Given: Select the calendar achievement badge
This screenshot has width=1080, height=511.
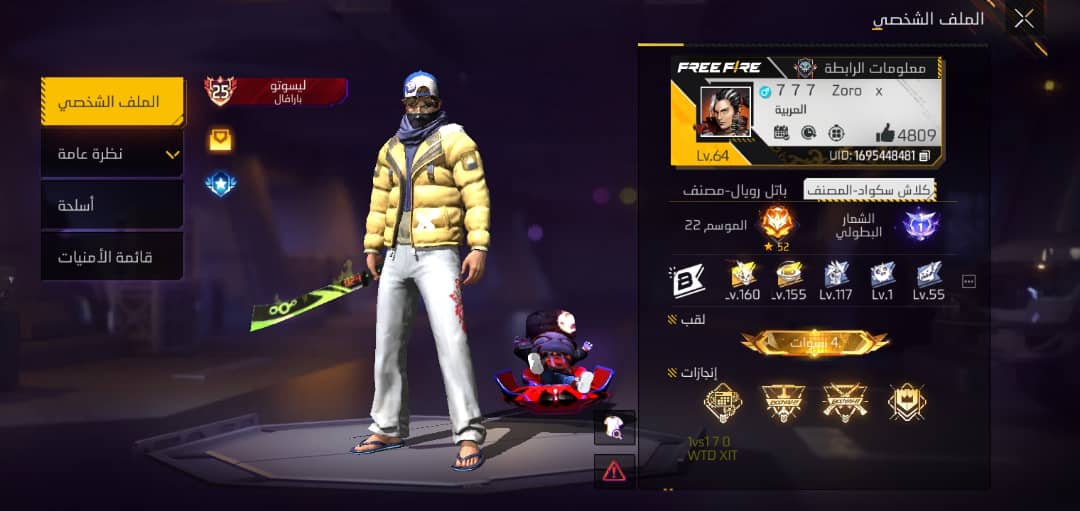Looking at the screenshot, I should [x=722, y=402].
